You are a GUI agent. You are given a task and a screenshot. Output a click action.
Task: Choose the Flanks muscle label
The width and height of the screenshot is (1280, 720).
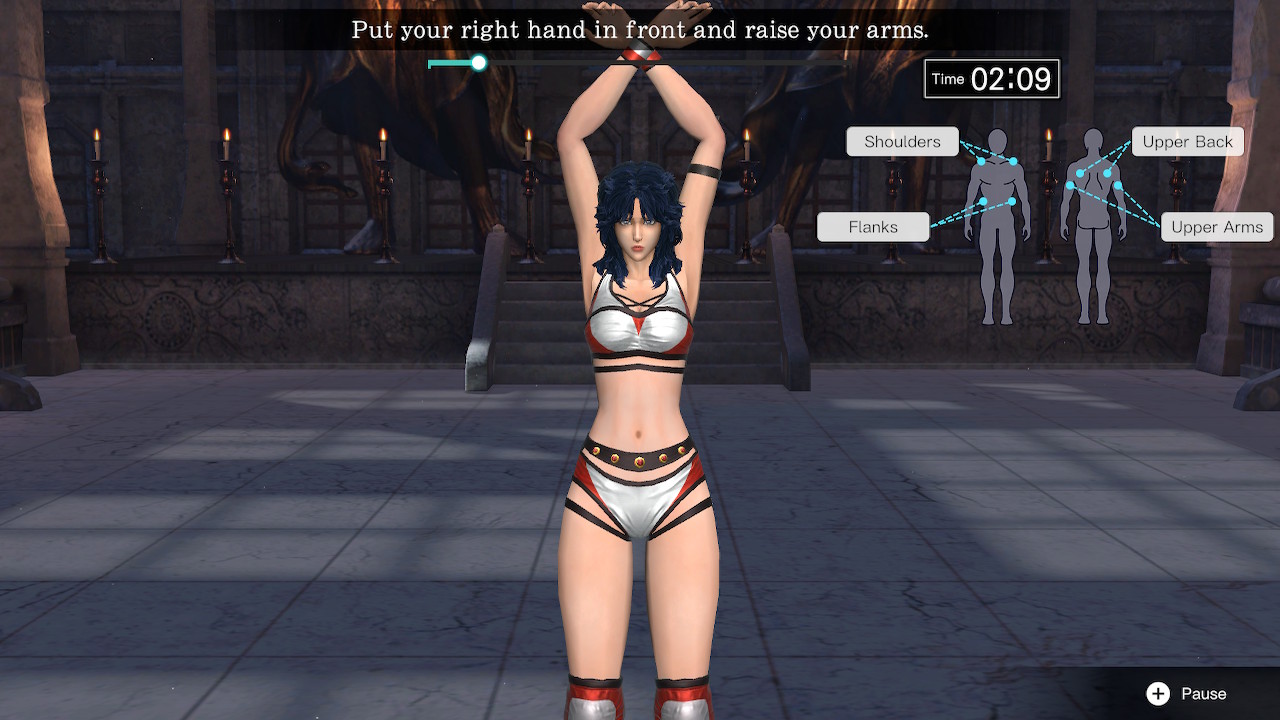(873, 227)
